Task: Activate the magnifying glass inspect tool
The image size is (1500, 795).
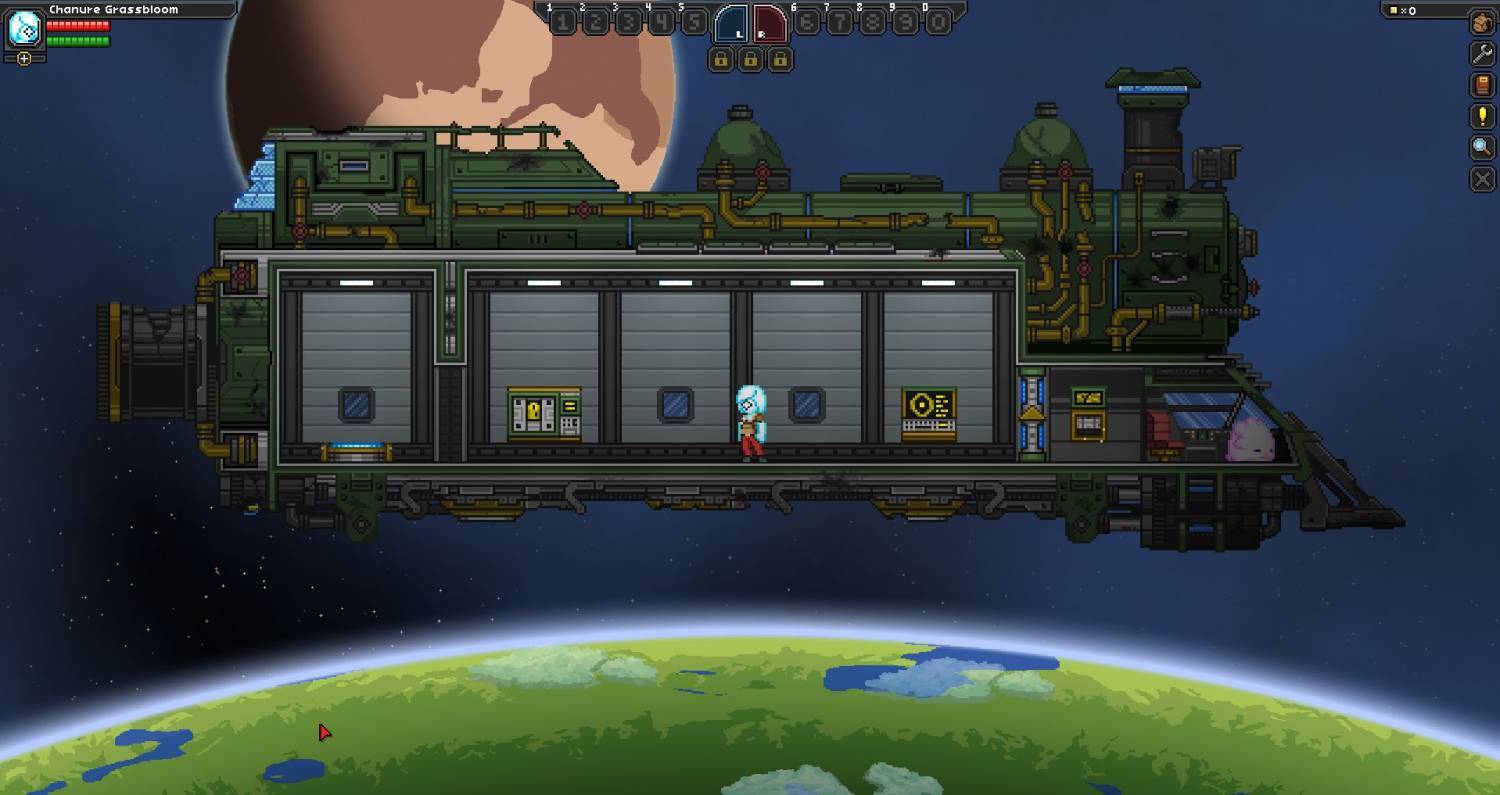Action: tap(1482, 148)
